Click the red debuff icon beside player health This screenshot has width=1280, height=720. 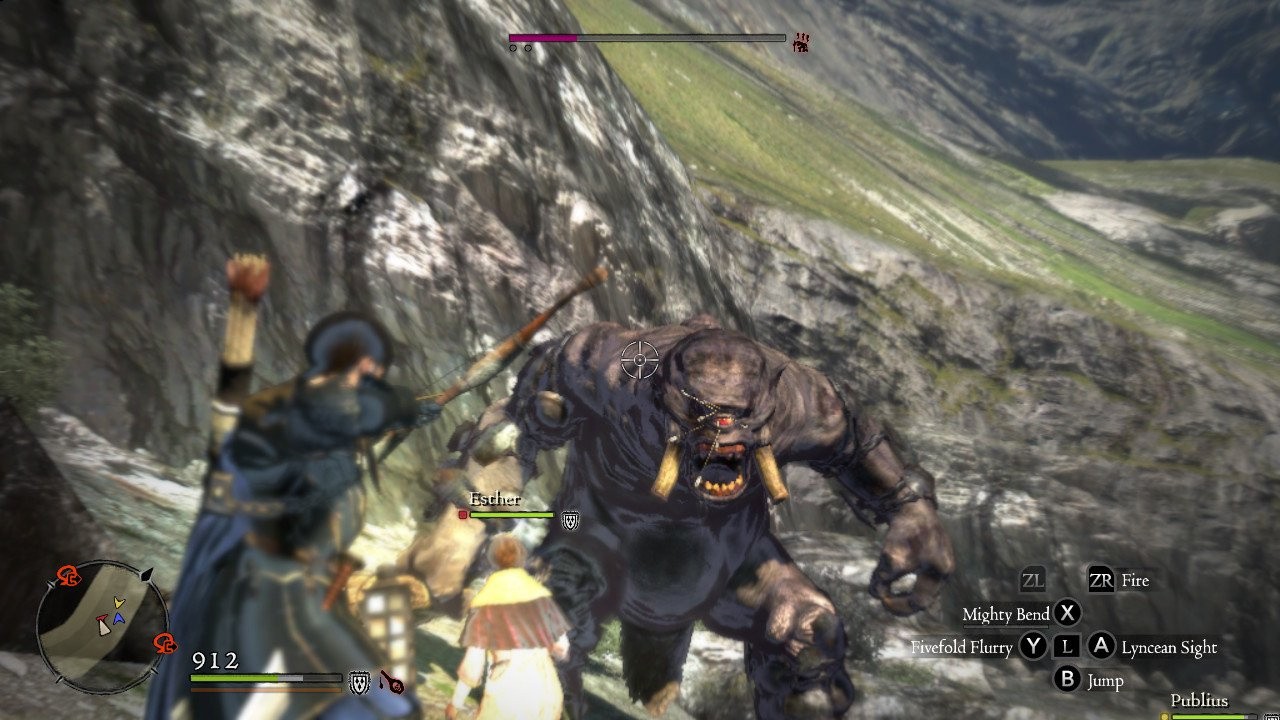coord(390,683)
